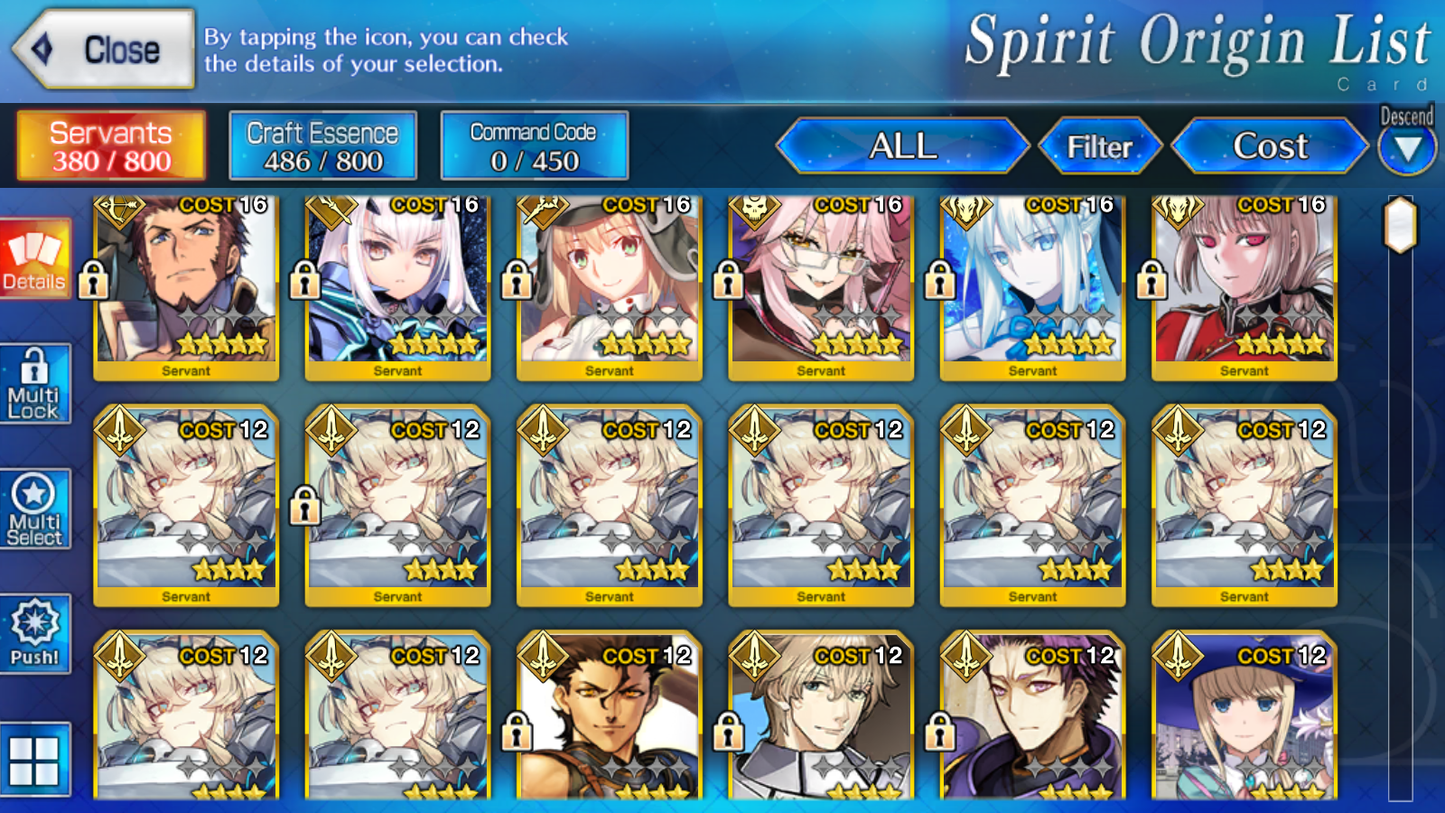Open the Filter options
1445x813 pixels.
click(x=1100, y=146)
